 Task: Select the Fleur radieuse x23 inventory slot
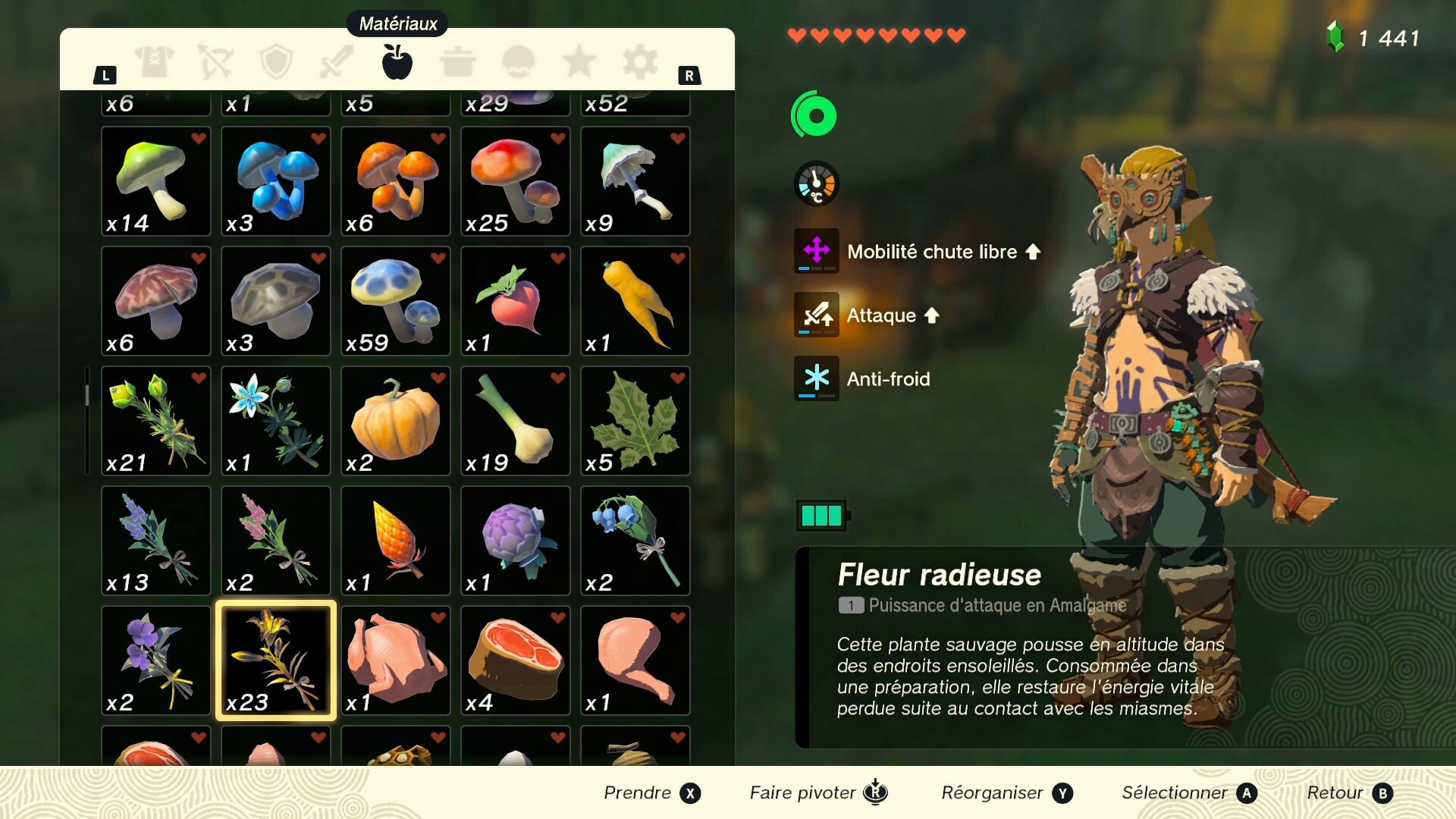(x=275, y=661)
